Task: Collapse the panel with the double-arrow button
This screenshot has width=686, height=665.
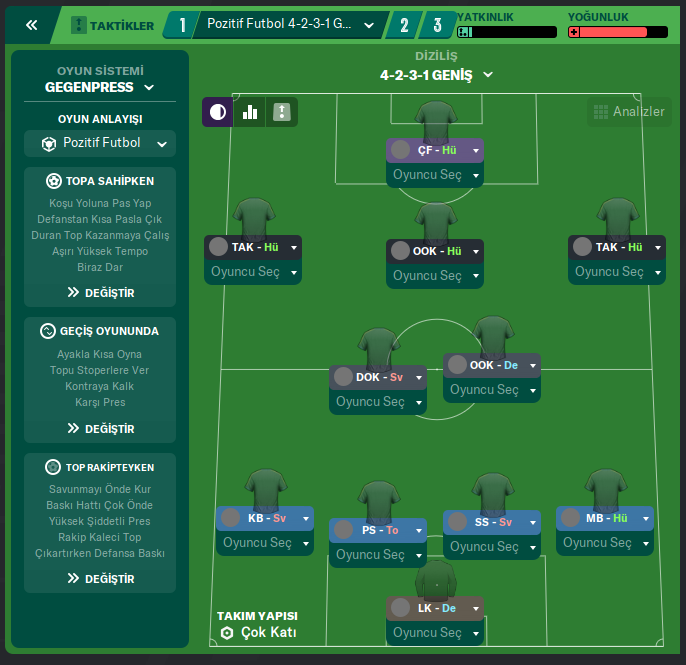Action: pos(32,25)
